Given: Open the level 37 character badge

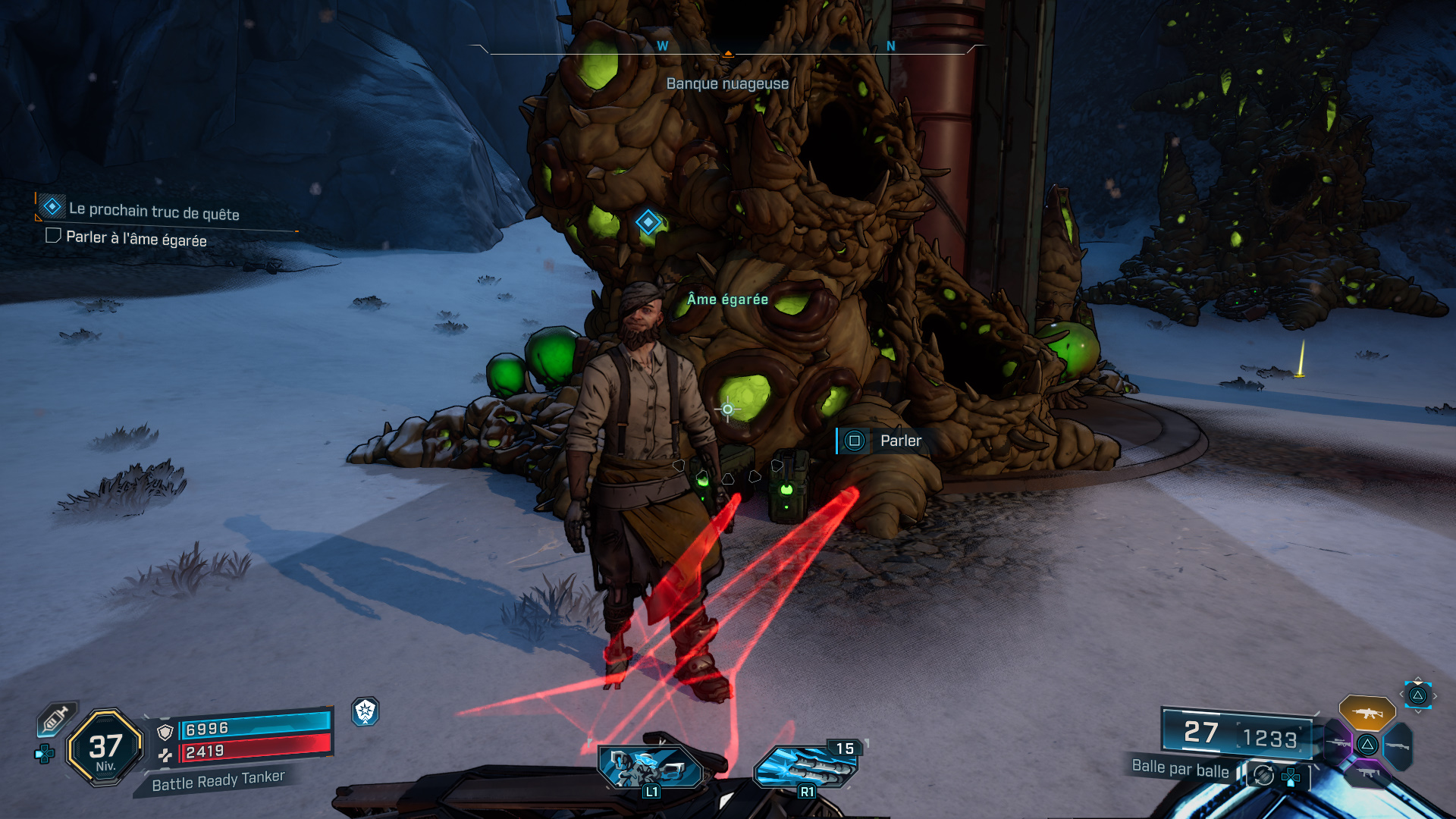Looking at the screenshot, I should [x=105, y=748].
